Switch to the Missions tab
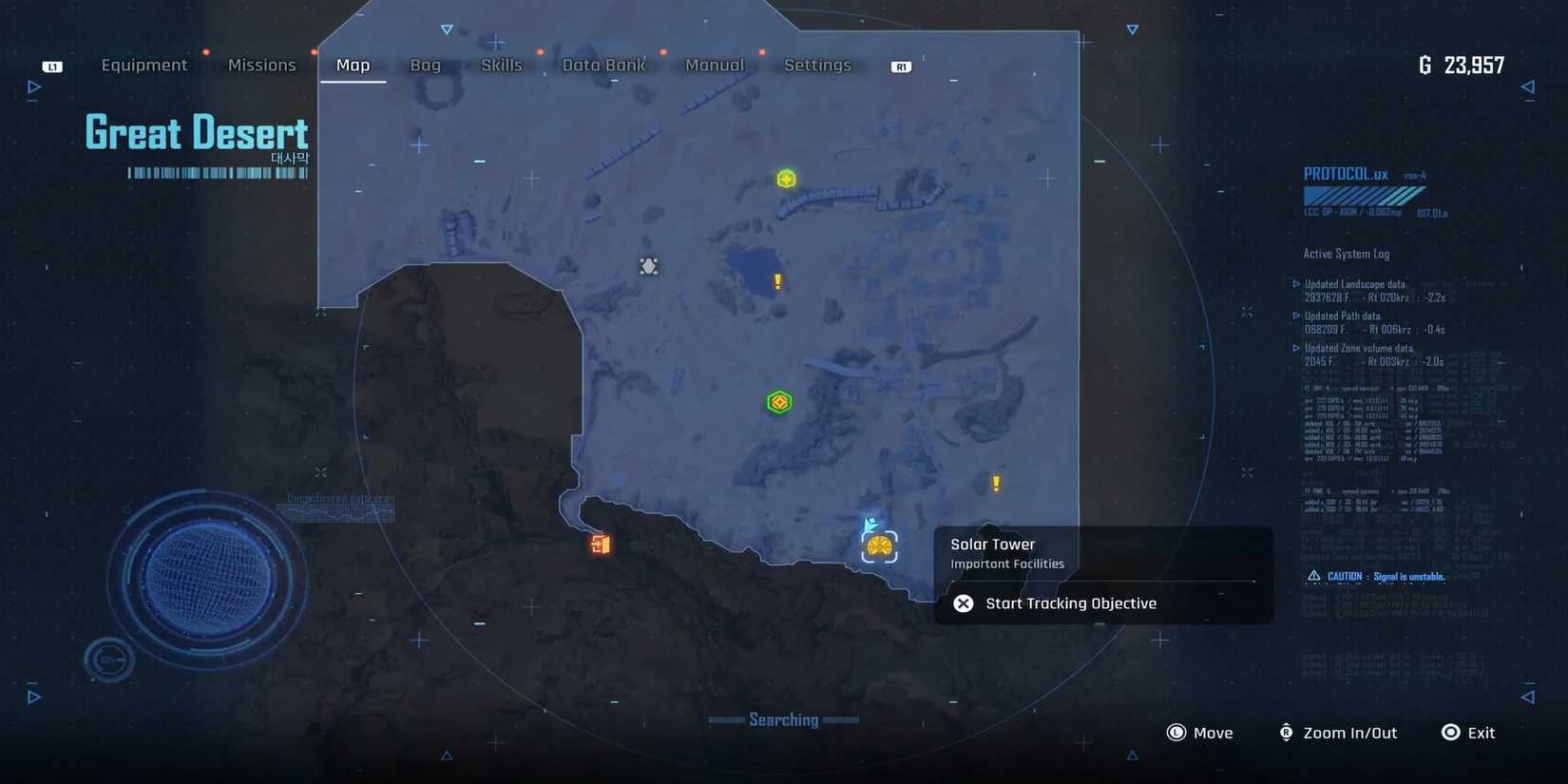Screen dimensions: 1568x784 (261, 65)
